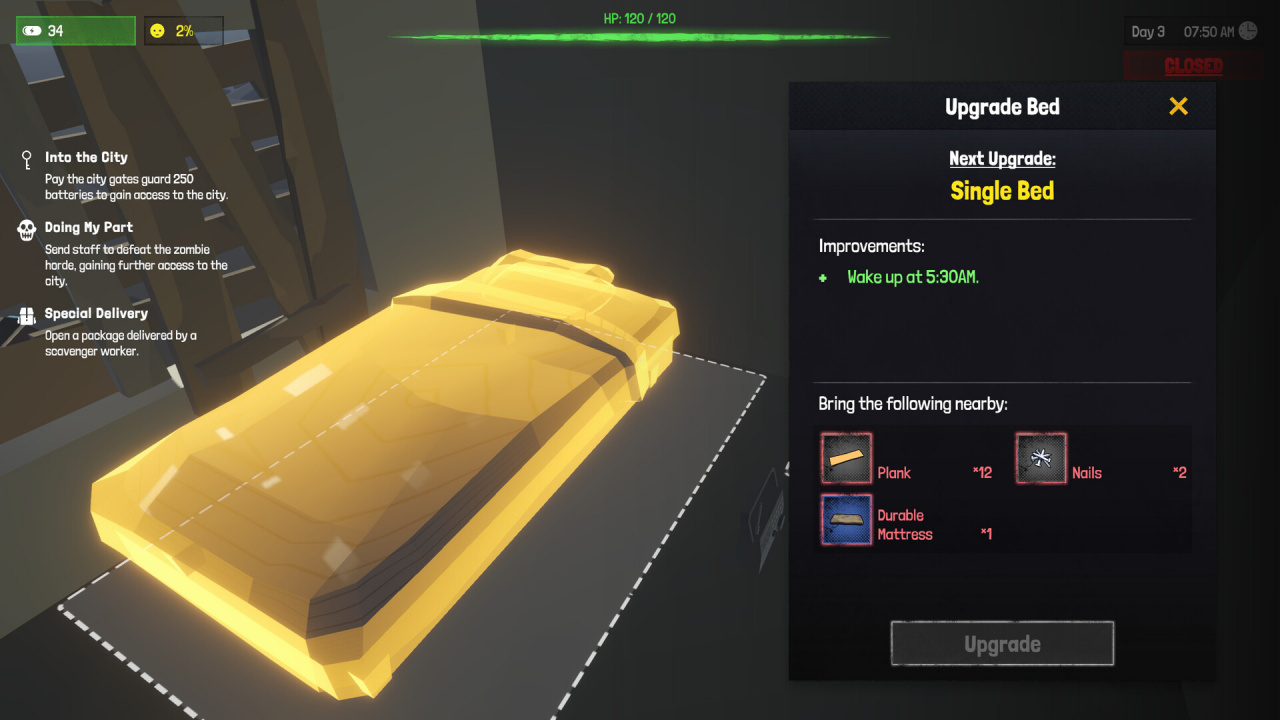Screen dimensions: 1280x720
Task: Open the Into the City quest
Action: 86,157
